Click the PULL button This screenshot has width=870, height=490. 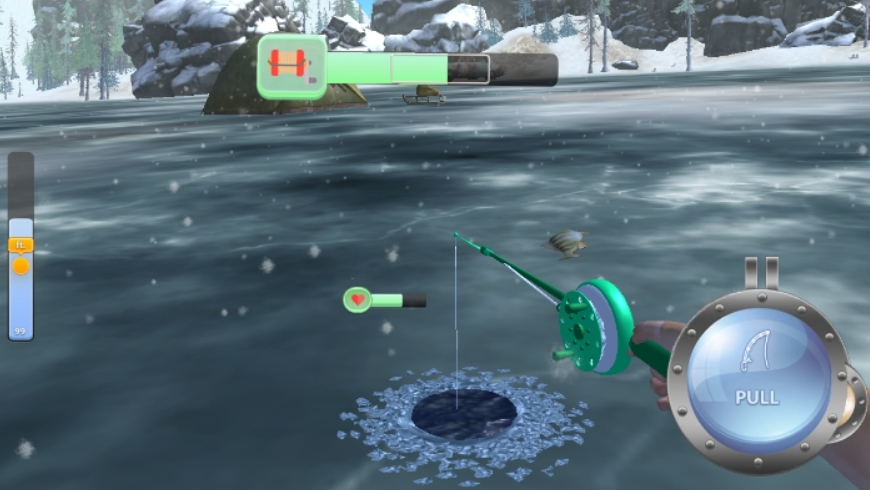pos(757,378)
